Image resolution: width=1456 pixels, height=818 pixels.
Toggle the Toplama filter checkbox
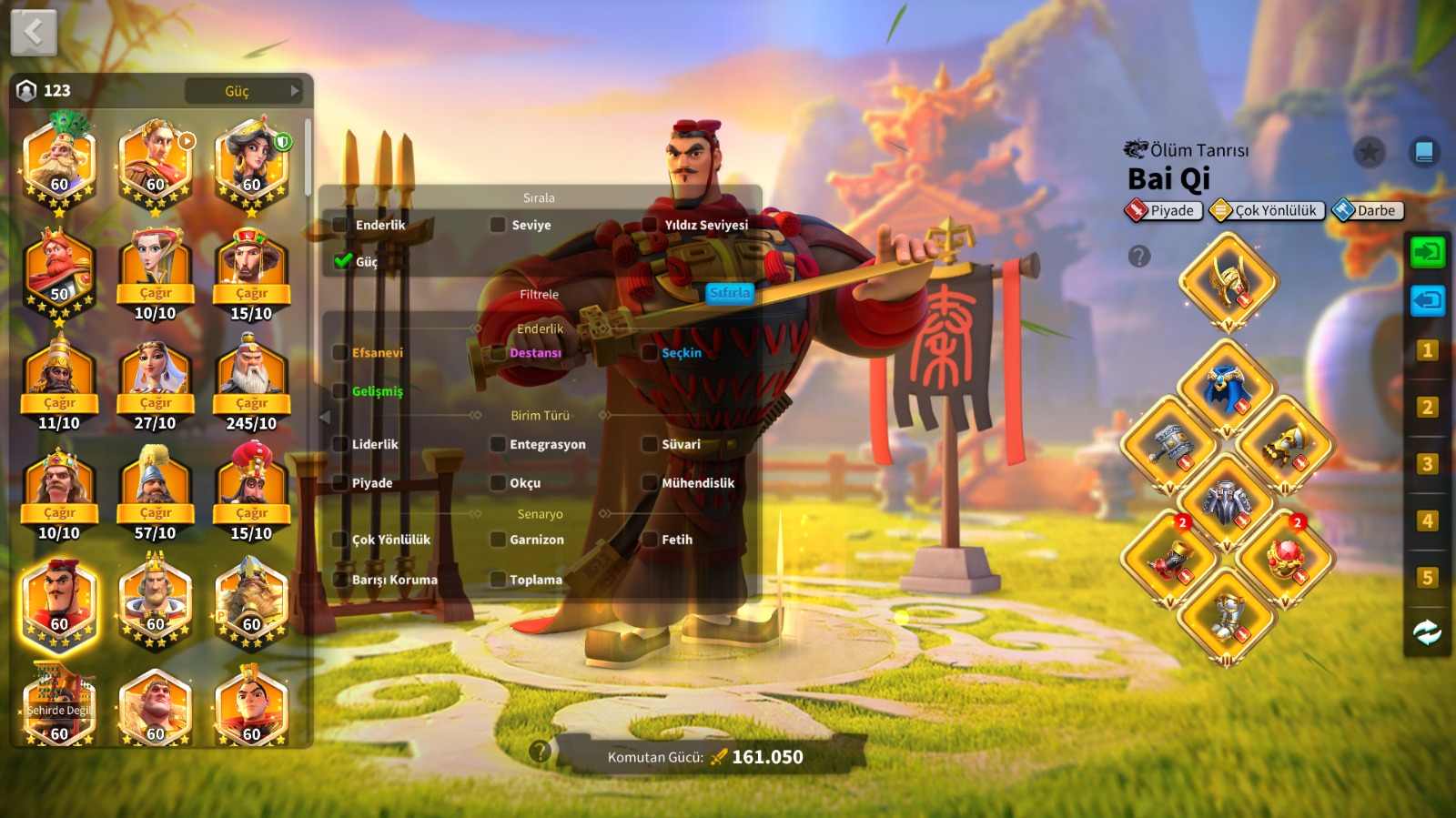tap(498, 580)
